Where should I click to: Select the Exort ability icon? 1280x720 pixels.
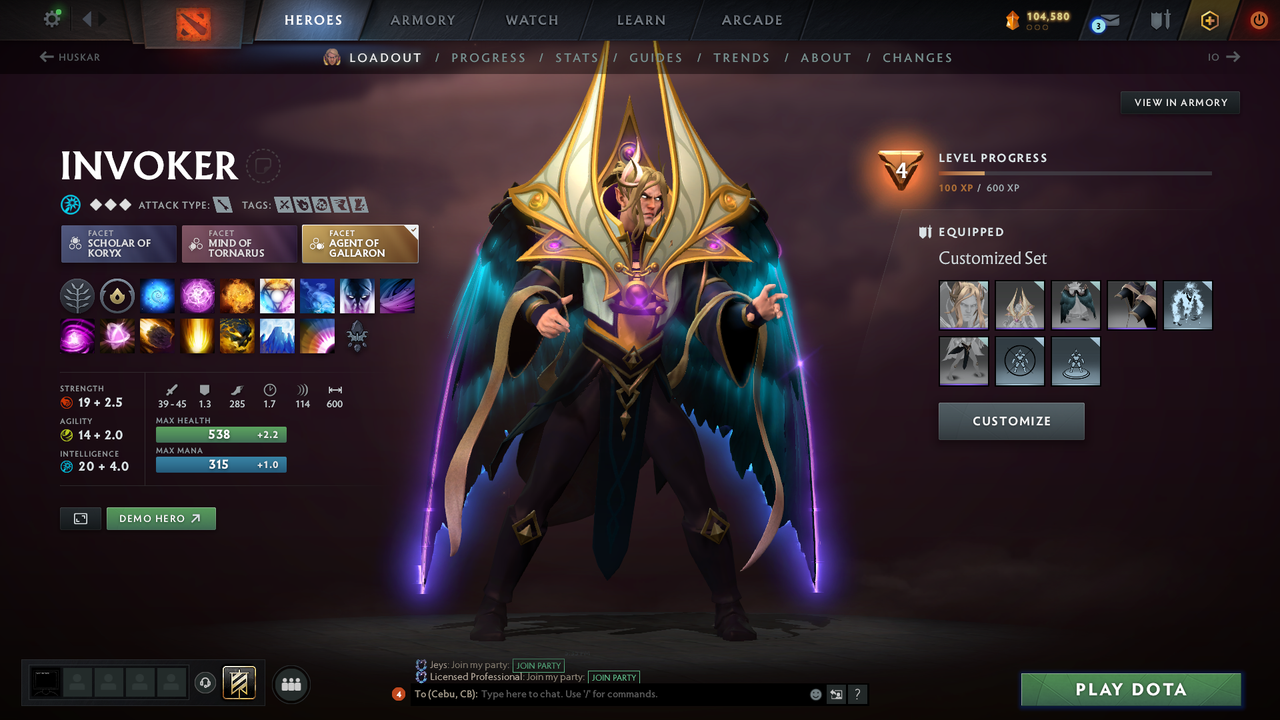click(237, 295)
